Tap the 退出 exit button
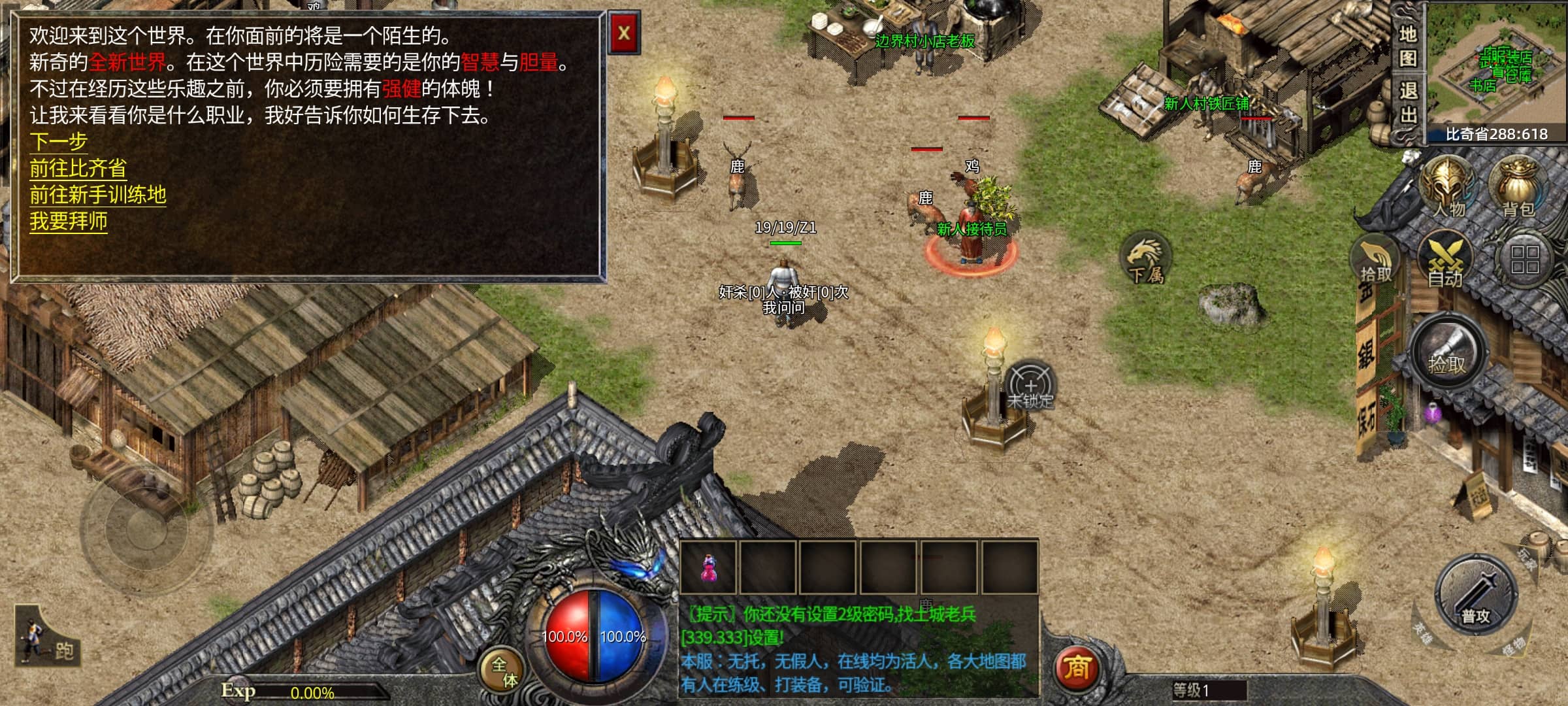This screenshot has height=706, width=1568. pyautogui.click(x=1408, y=103)
